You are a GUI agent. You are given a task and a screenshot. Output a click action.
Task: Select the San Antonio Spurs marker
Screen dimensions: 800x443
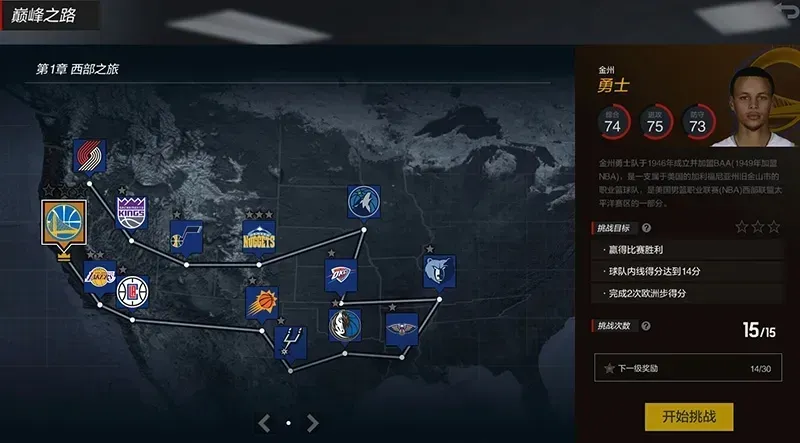coord(290,340)
